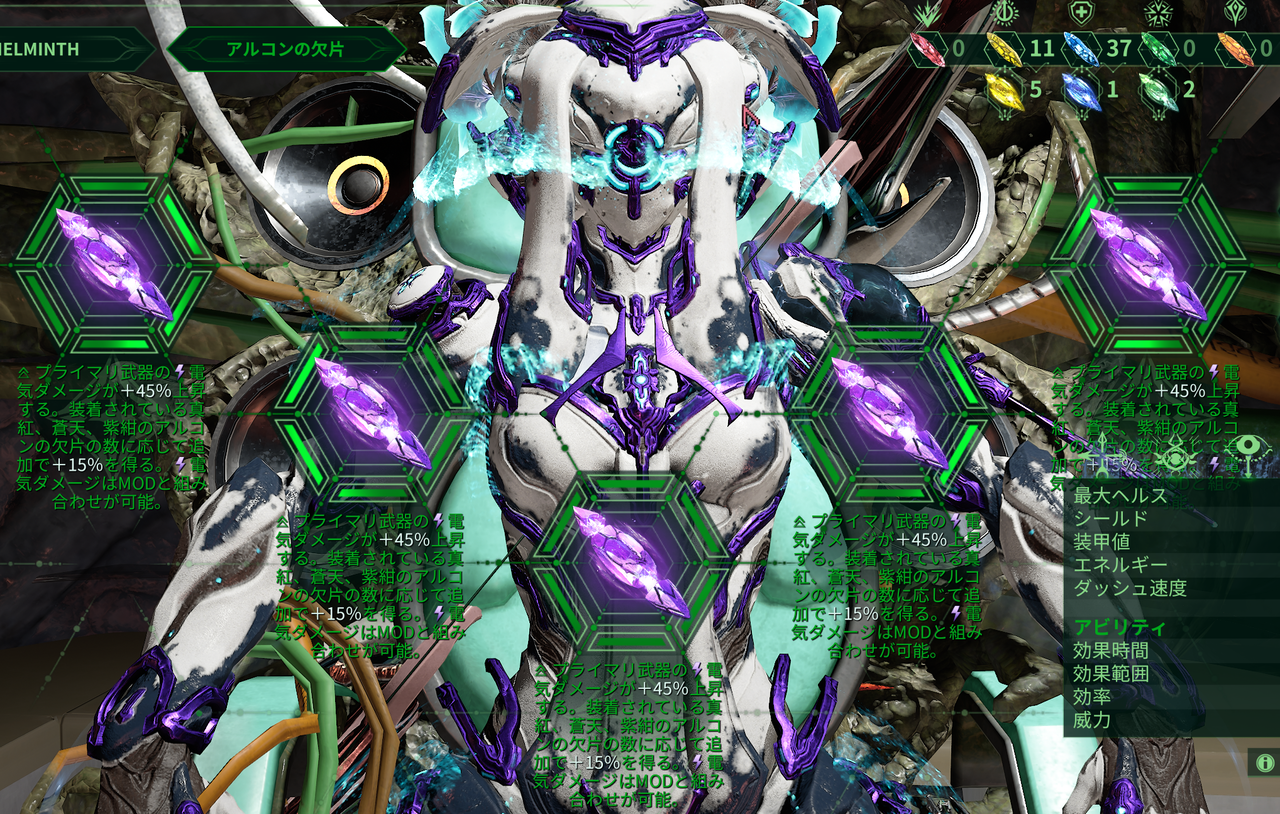Image resolution: width=1280 pixels, height=814 pixels.
Task: Select the amber Archon Shard icon showing 11
Action: click(1004, 49)
